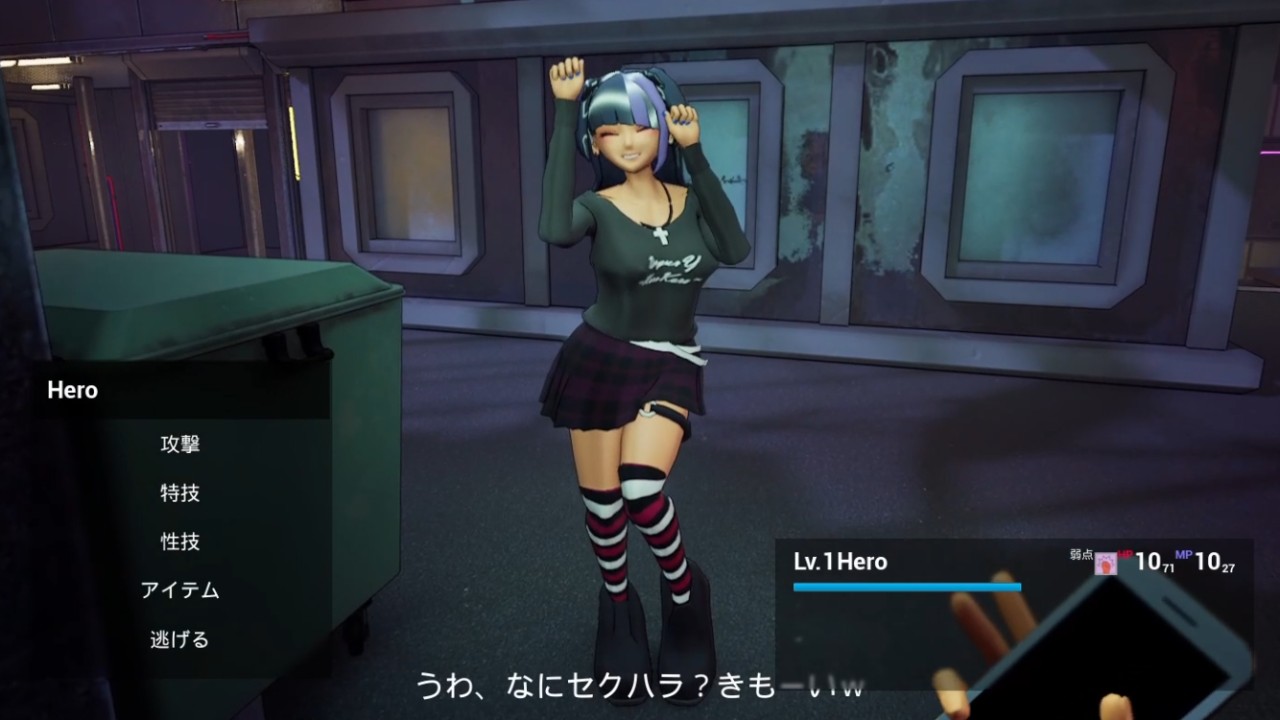The height and width of the screenshot is (720, 1280).
Task: Open the アイテム item menu
Action: pos(180,590)
